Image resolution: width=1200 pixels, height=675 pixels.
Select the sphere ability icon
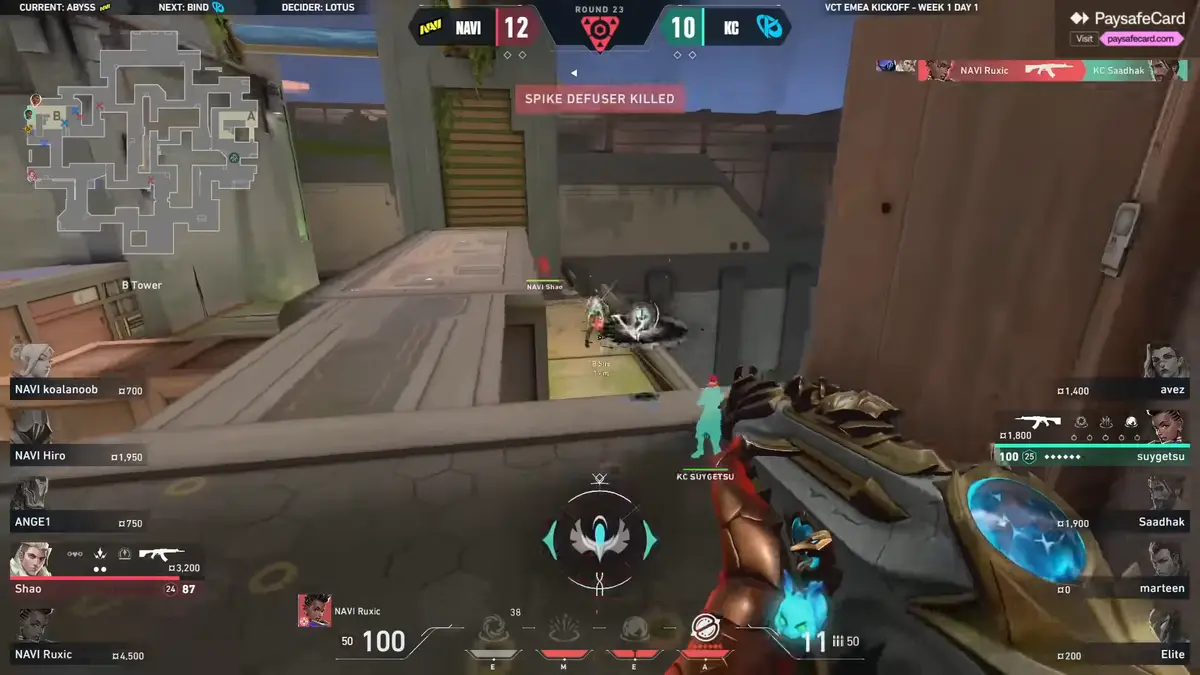[x=634, y=631]
